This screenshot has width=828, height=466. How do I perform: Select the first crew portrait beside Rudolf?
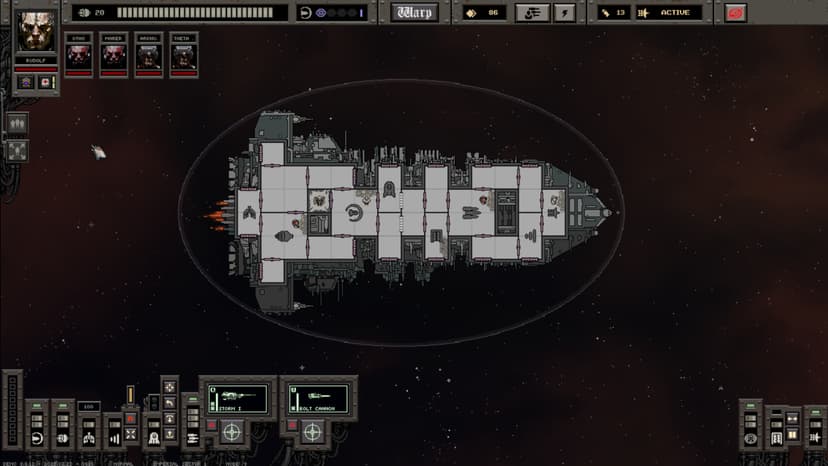coord(79,55)
